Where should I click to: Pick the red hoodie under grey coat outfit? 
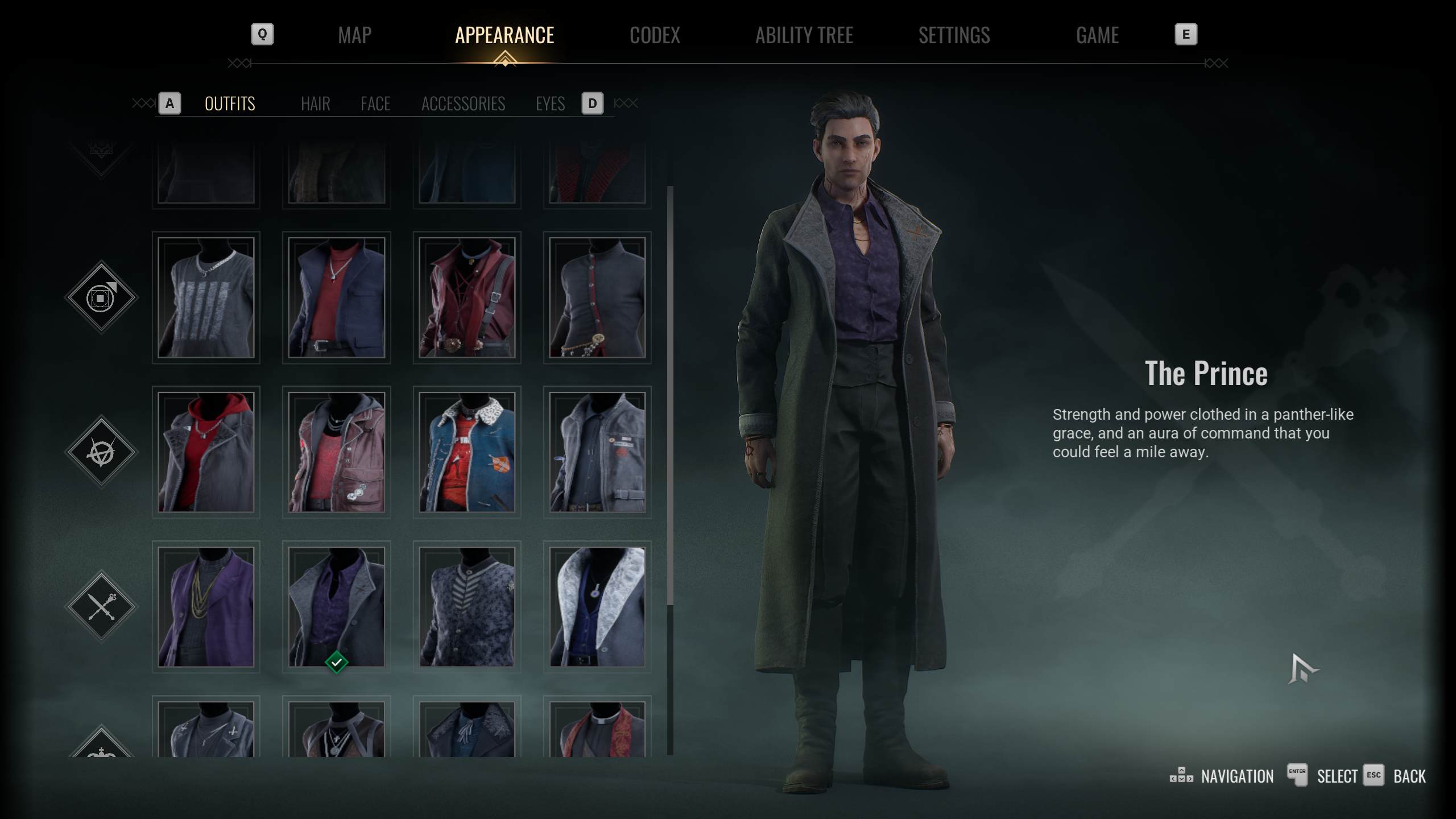coord(206,452)
